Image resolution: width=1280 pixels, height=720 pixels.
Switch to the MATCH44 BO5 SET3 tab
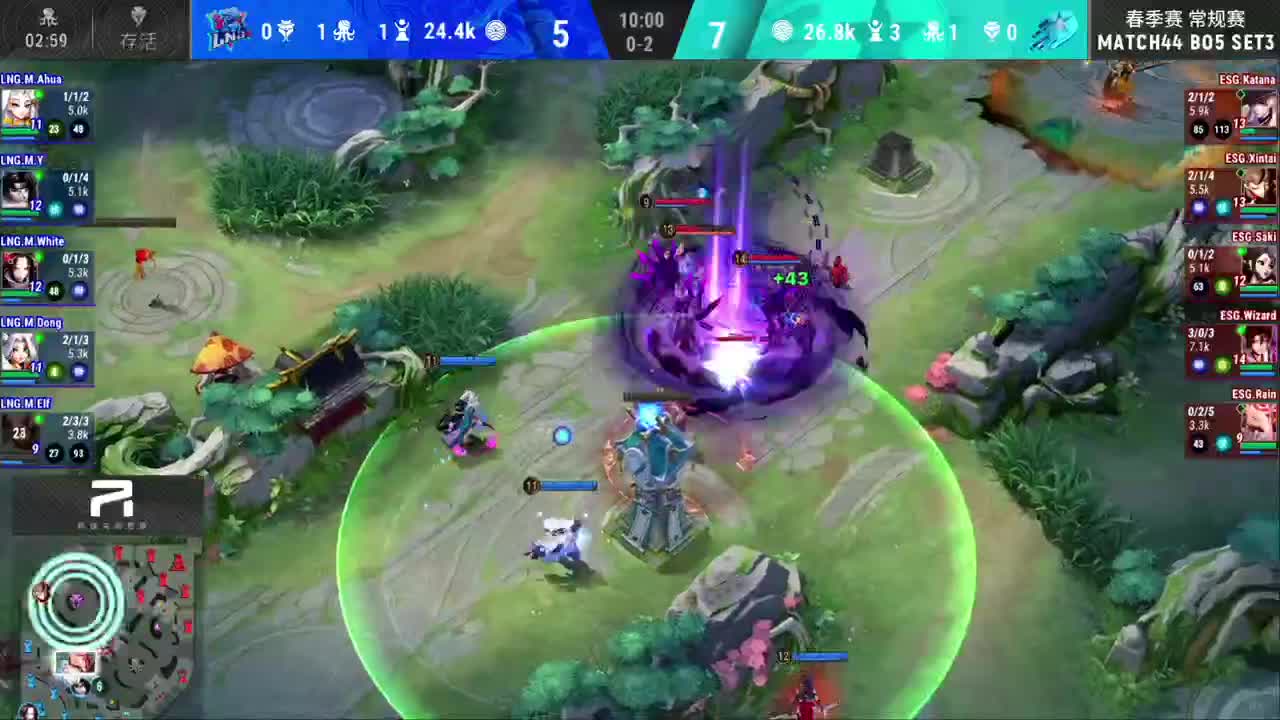[x=1185, y=43]
